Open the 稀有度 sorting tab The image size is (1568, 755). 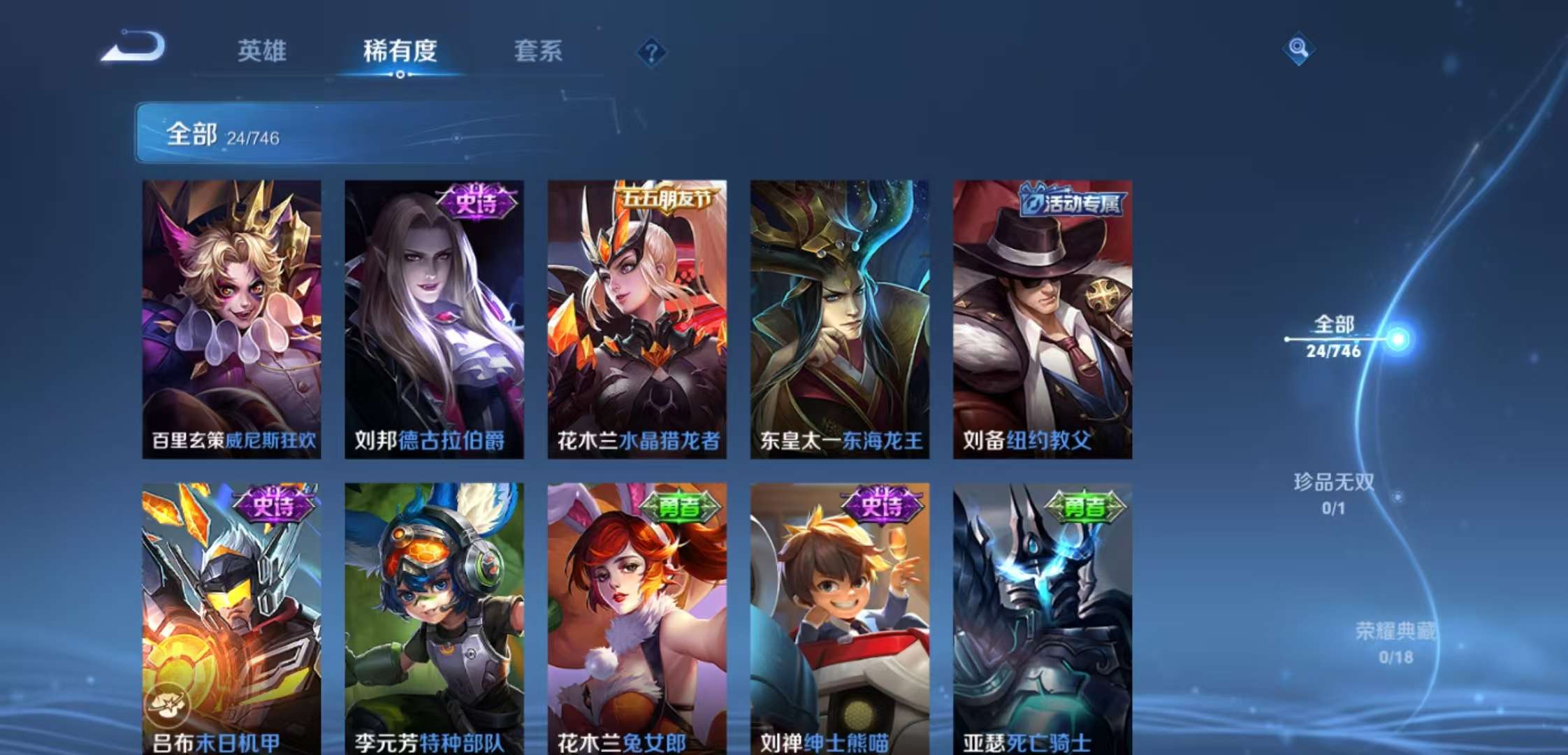[x=400, y=51]
